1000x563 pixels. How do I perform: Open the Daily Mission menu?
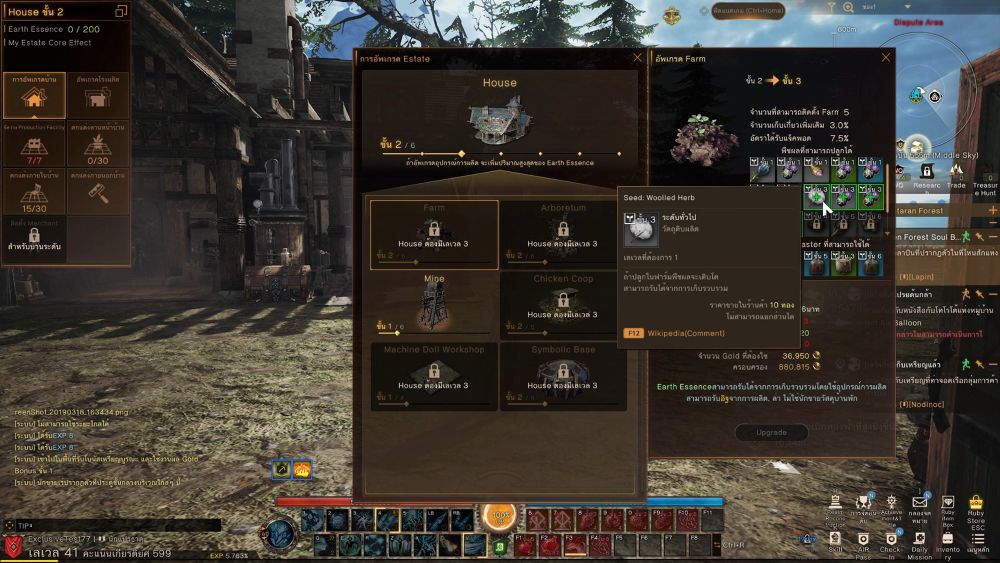click(920, 539)
